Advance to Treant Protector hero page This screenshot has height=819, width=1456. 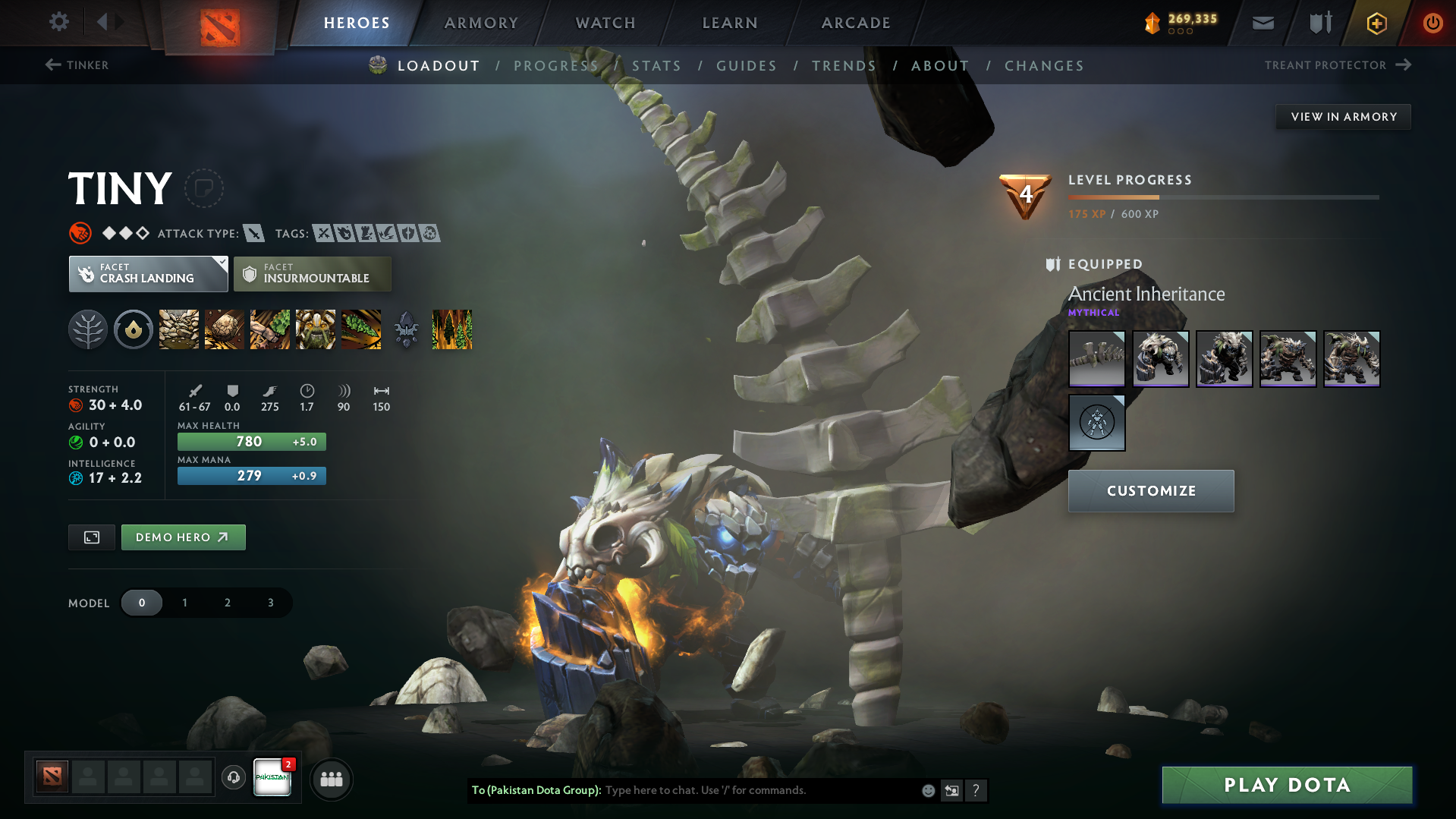(1336, 65)
